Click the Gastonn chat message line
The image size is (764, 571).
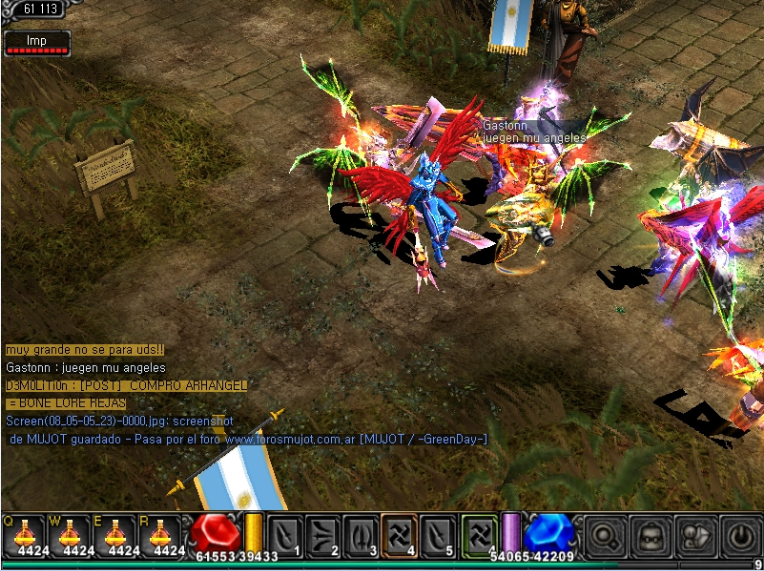86,368
